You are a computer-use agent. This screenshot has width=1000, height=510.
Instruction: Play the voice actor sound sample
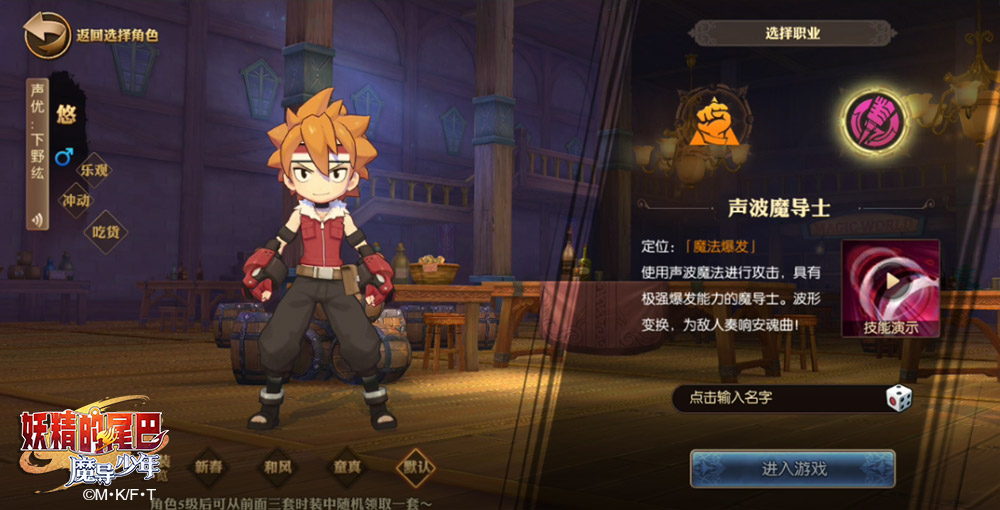click(x=38, y=221)
